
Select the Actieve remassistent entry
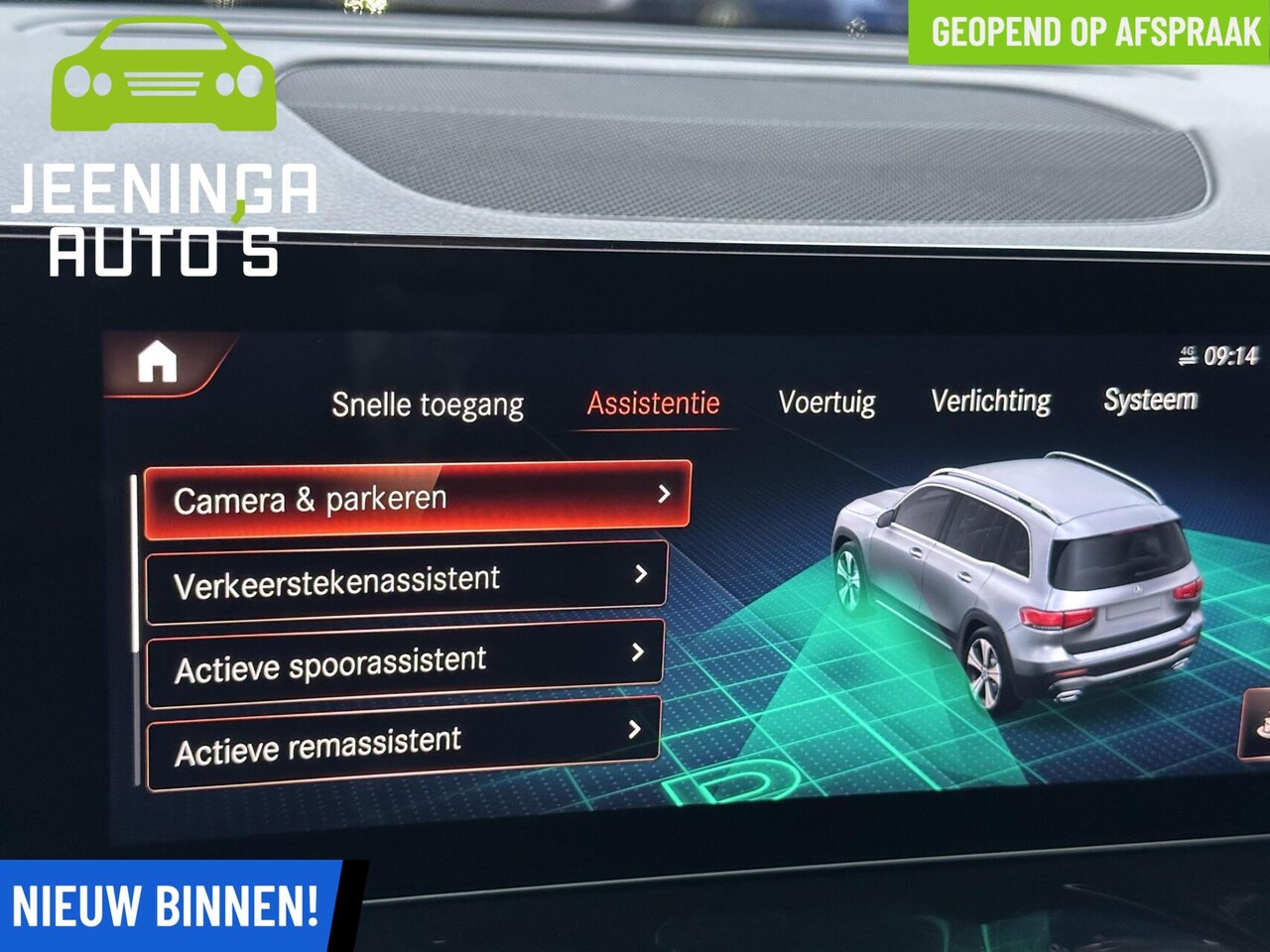pos(402,745)
